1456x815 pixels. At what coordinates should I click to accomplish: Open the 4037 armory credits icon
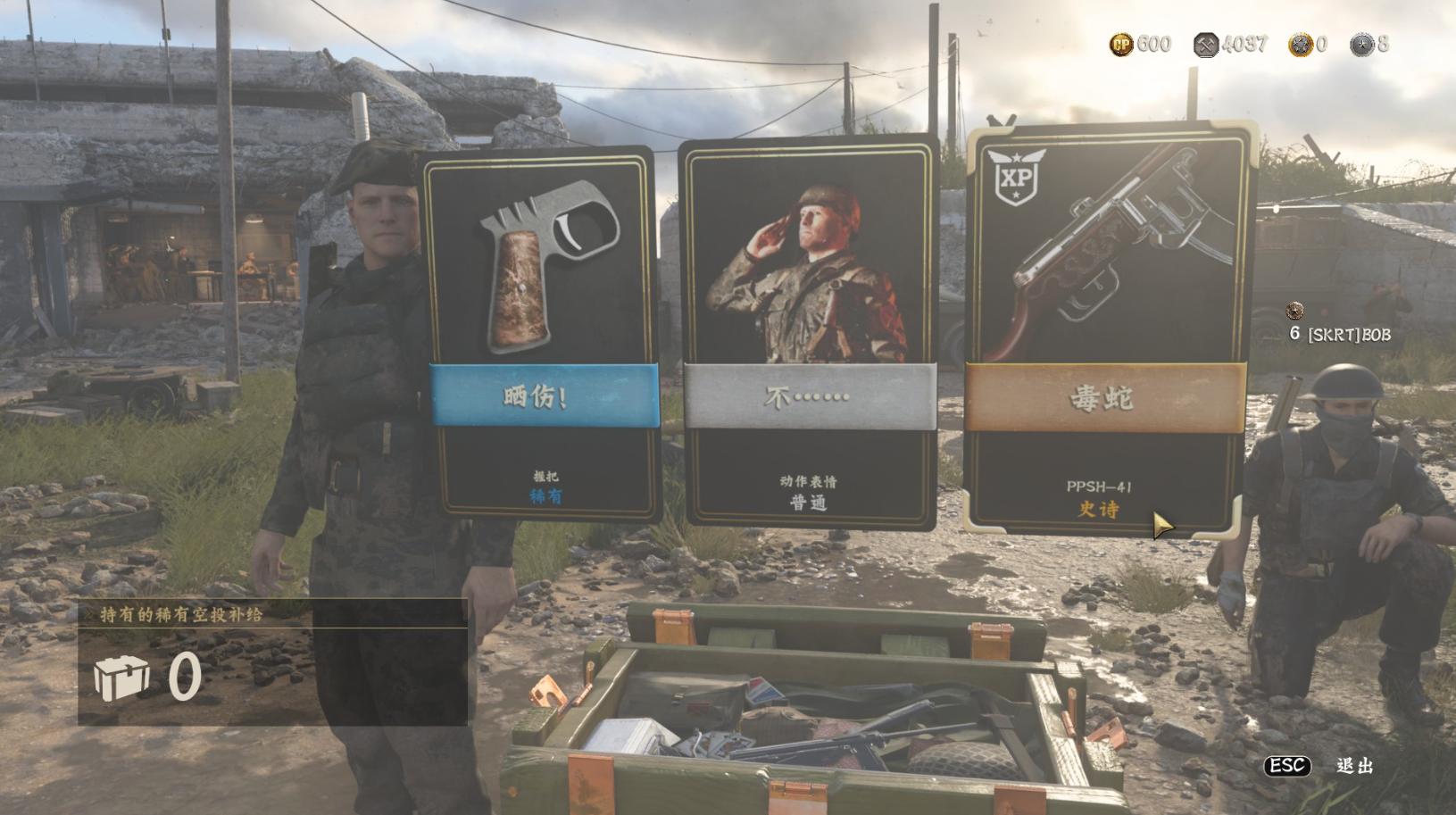(1206, 45)
